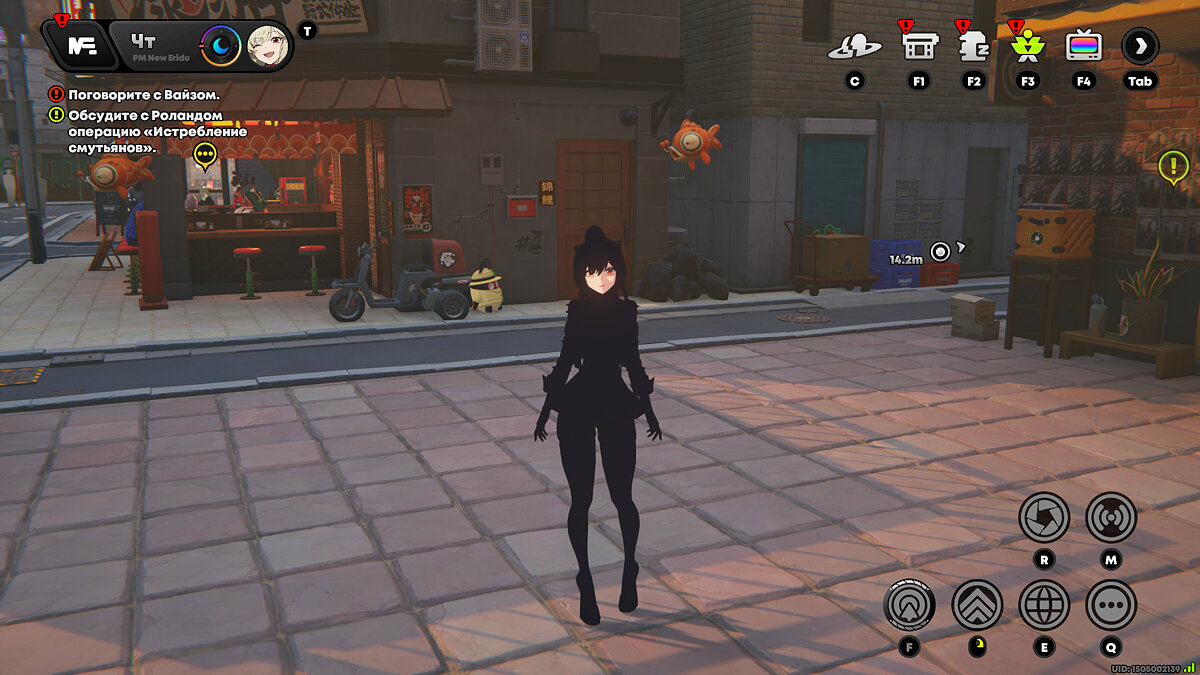
Task: Click the grey figure silhouette icon
Action: point(973,46)
